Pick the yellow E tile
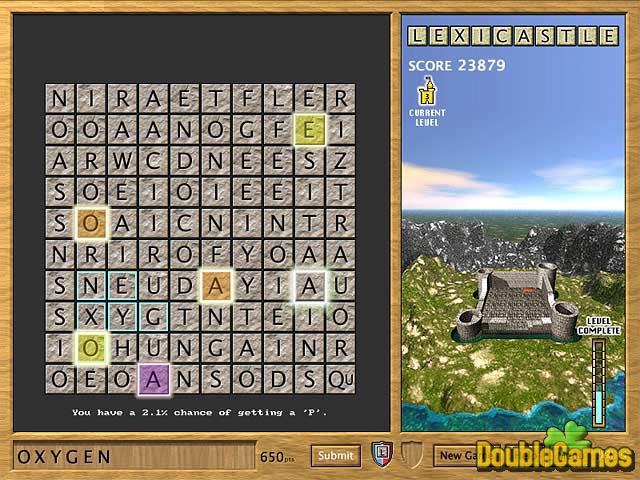This screenshot has height=480, width=640. 309,130
